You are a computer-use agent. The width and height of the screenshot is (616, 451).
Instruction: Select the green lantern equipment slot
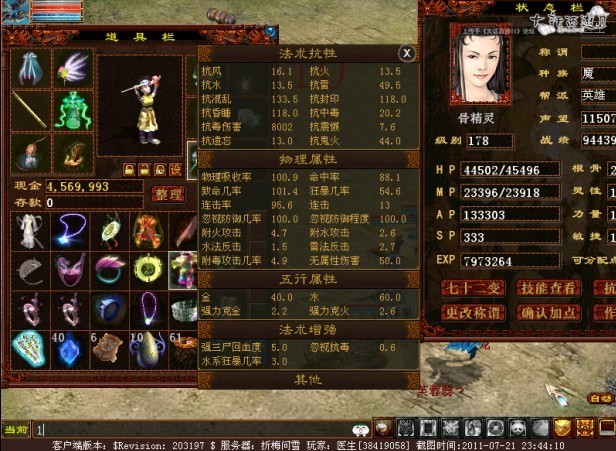[x=73, y=110]
